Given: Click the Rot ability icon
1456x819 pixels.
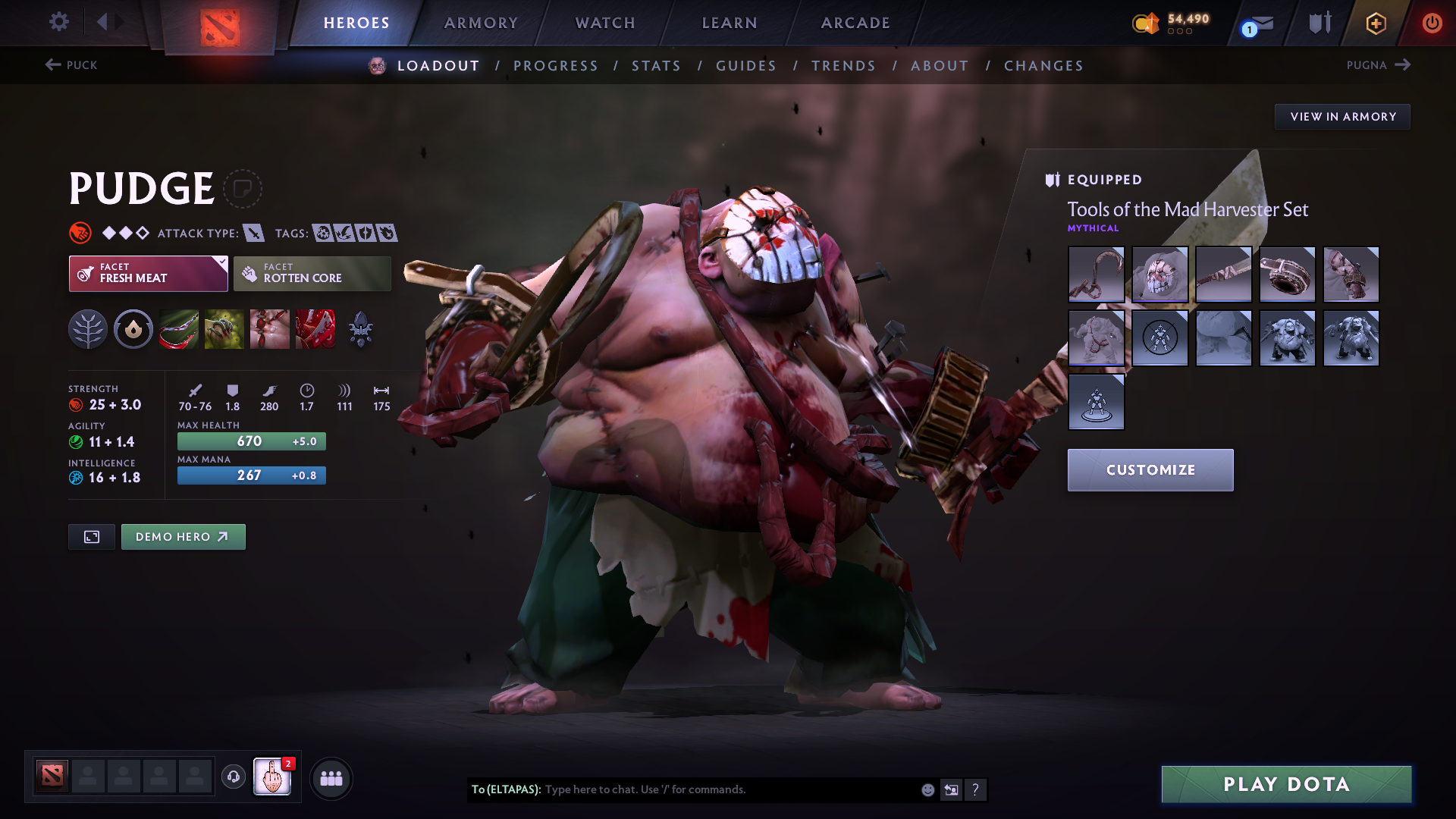Looking at the screenshot, I should (224, 329).
